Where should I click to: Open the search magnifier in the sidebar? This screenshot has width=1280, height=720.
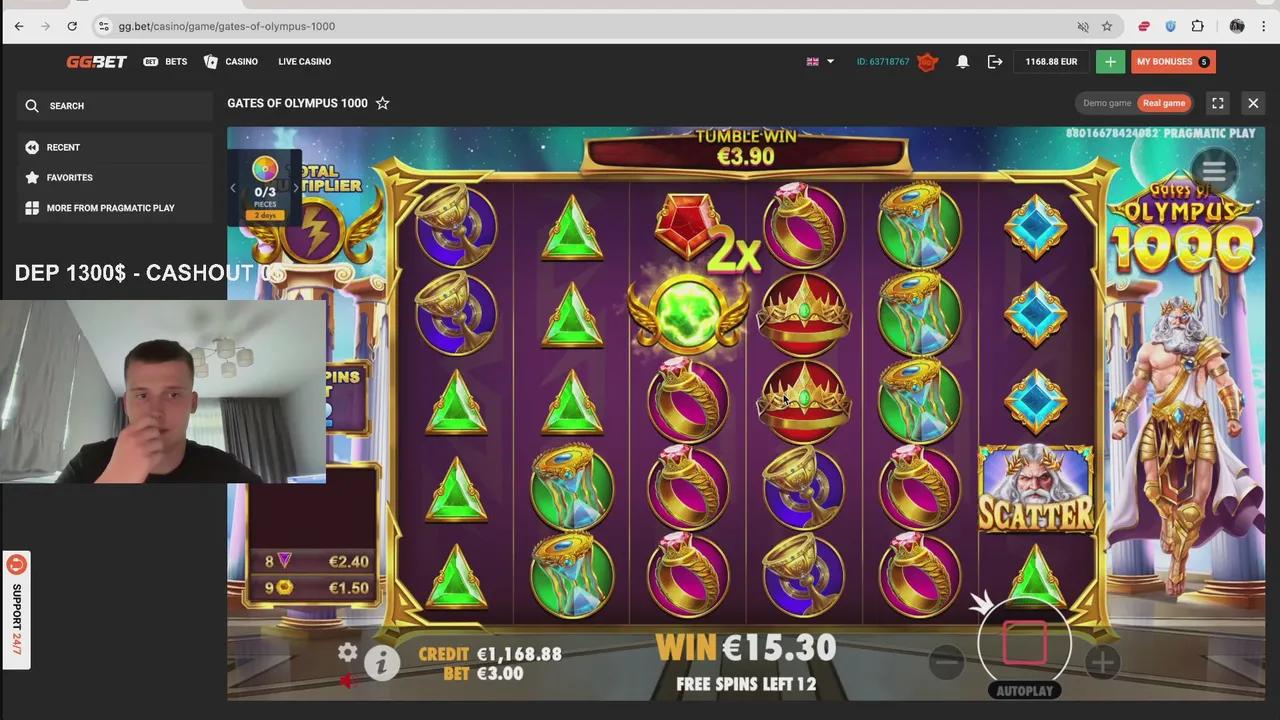(x=32, y=105)
